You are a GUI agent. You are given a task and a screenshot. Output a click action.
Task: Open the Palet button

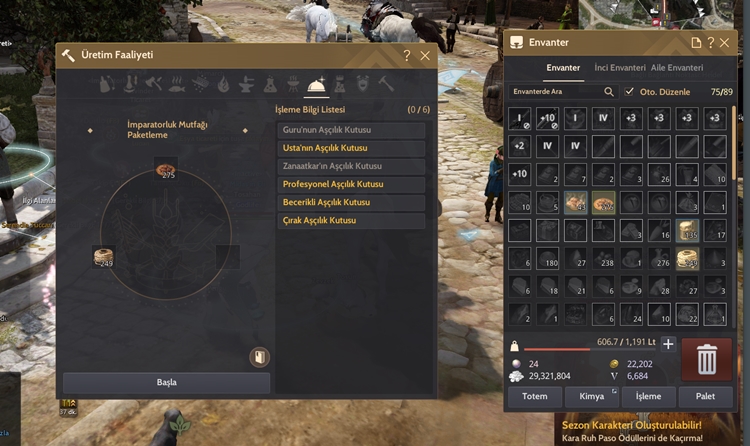[x=706, y=397]
